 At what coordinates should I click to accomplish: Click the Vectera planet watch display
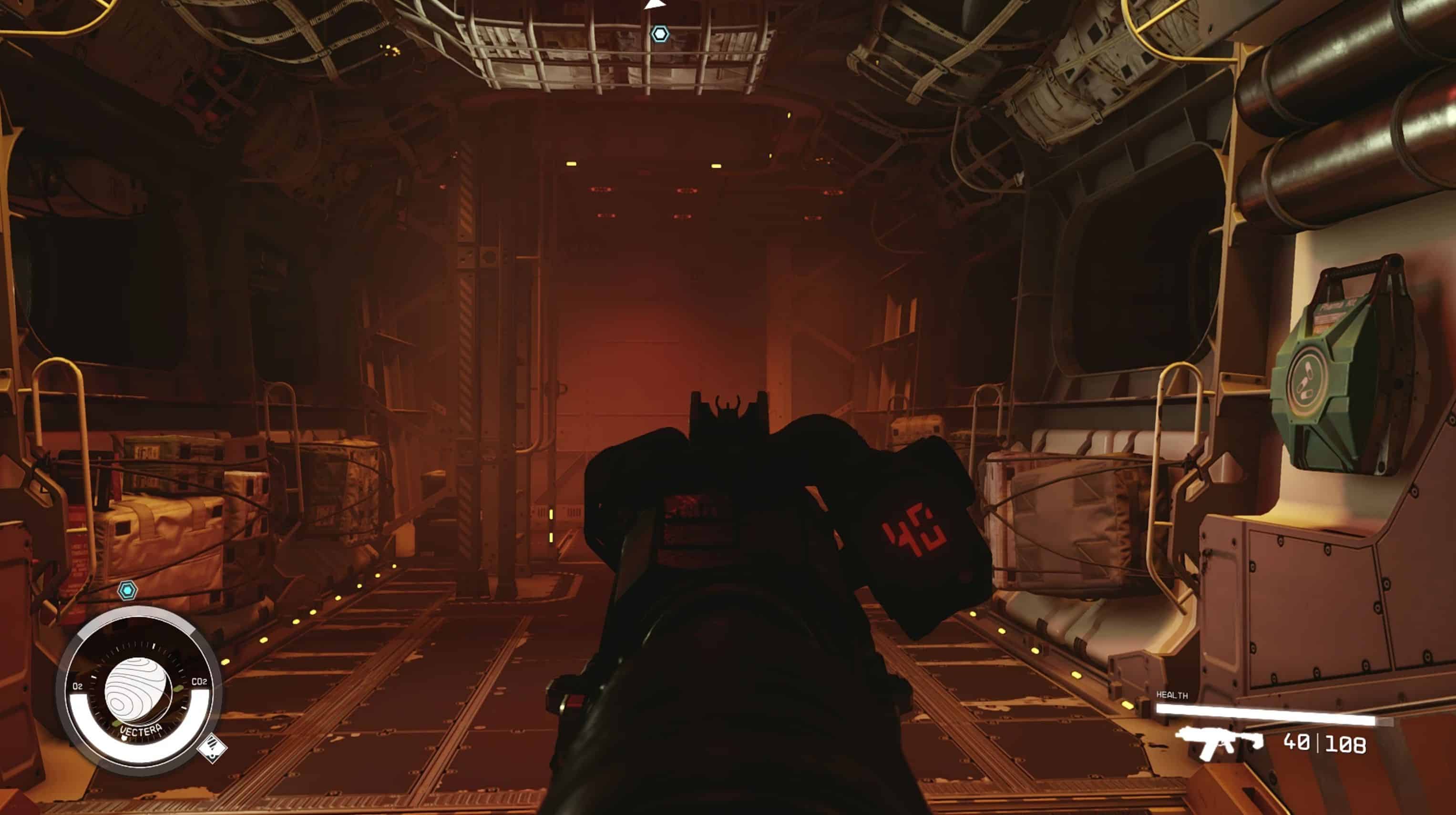[x=138, y=693]
